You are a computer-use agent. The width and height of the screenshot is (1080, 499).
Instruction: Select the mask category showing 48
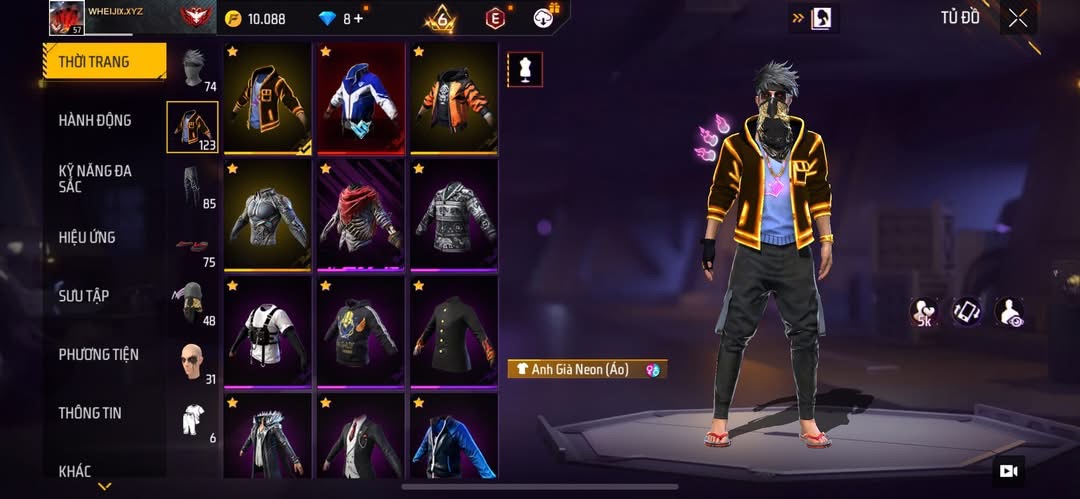coord(192,303)
